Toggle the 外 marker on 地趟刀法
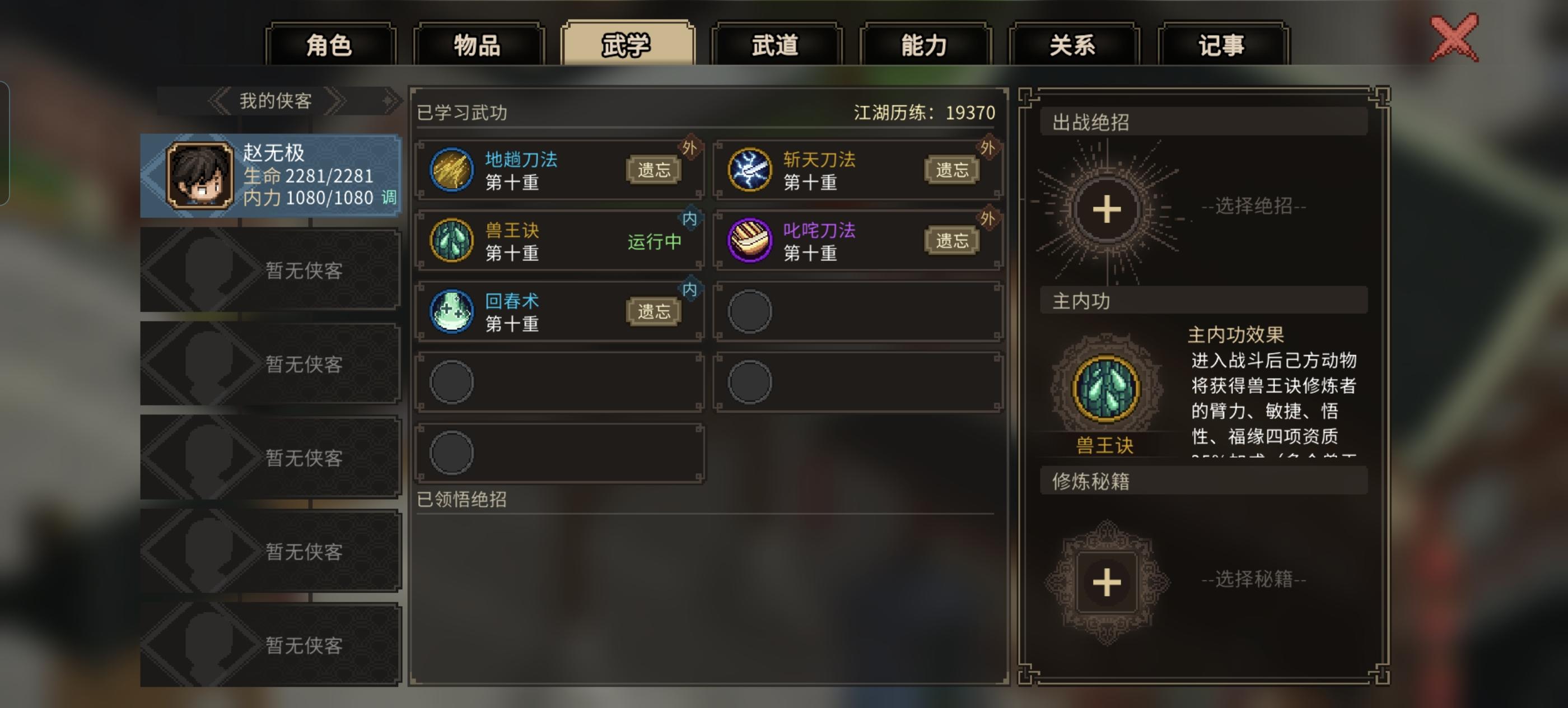 [x=692, y=147]
